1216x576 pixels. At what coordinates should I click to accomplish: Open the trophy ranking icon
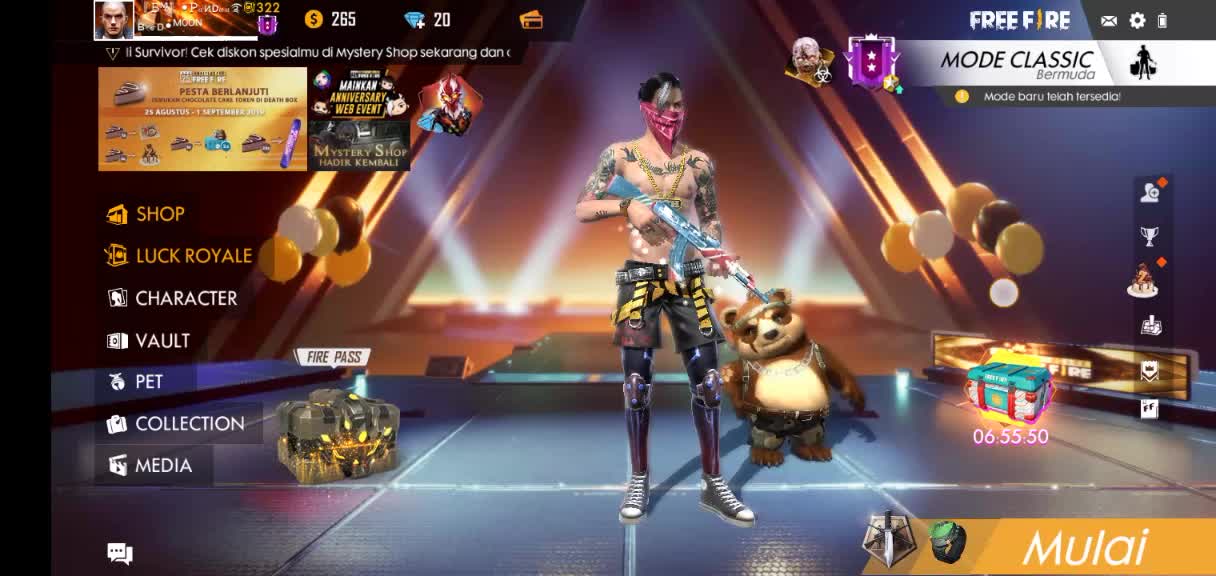[1149, 236]
